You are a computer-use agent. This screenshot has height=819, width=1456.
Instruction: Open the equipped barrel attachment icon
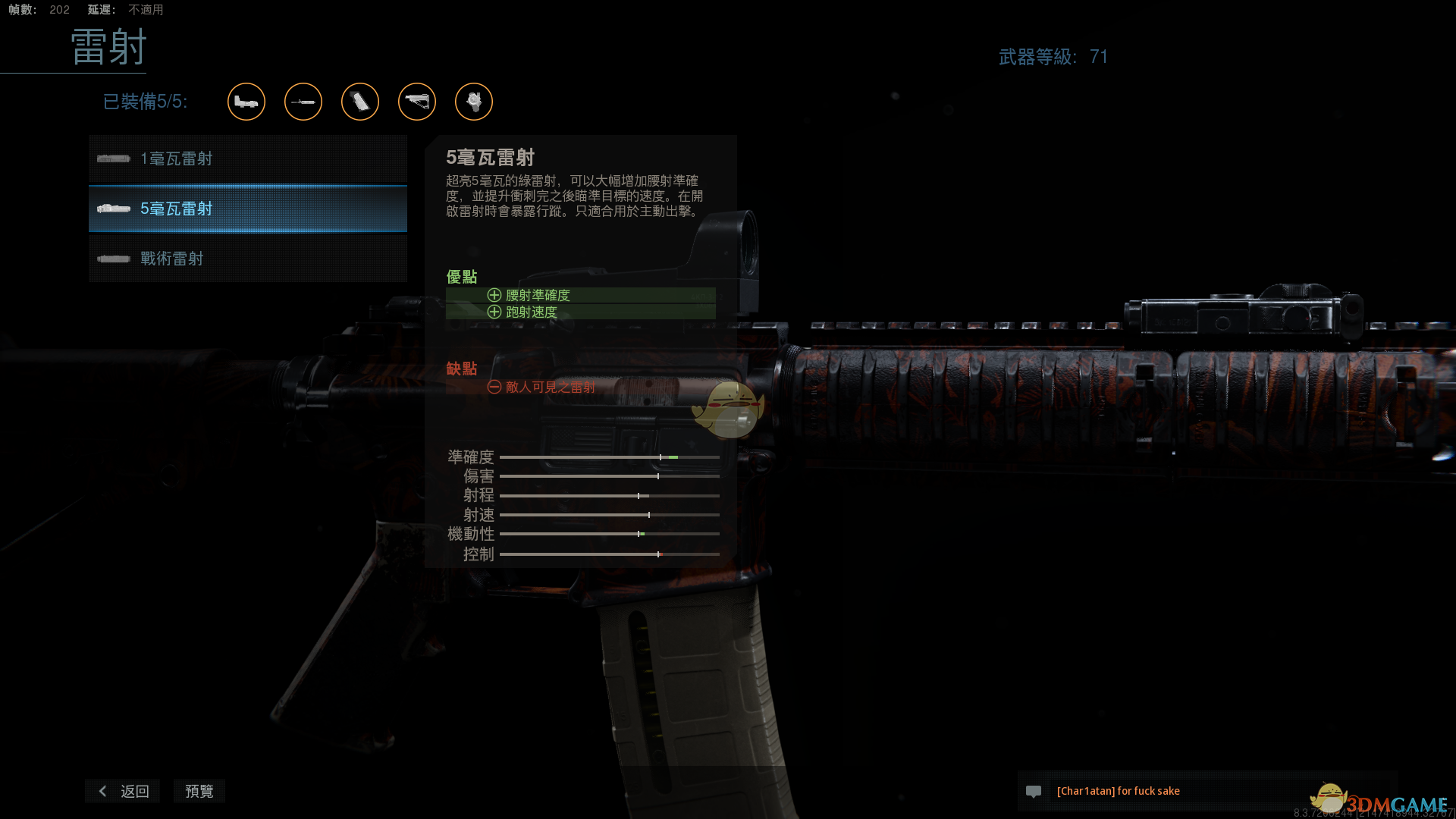click(x=303, y=102)
